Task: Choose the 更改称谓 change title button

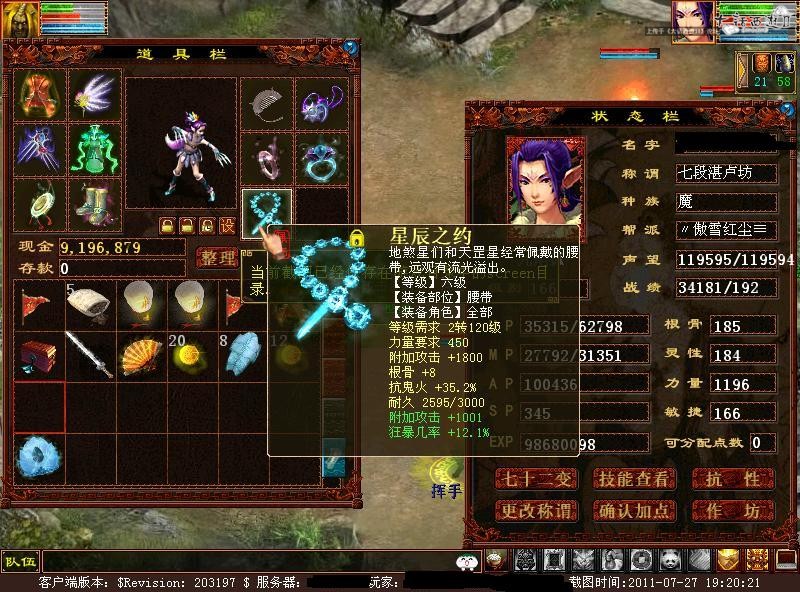Action: [x=538, y=511]
